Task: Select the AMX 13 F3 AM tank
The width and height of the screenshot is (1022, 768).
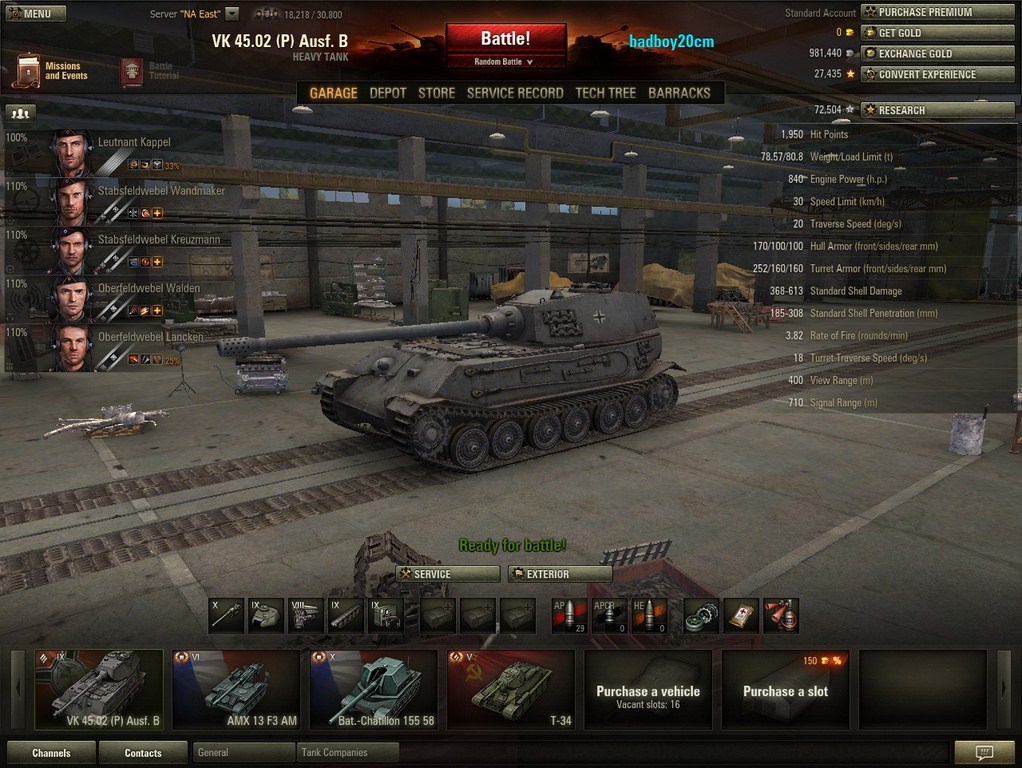Action: 236,690
